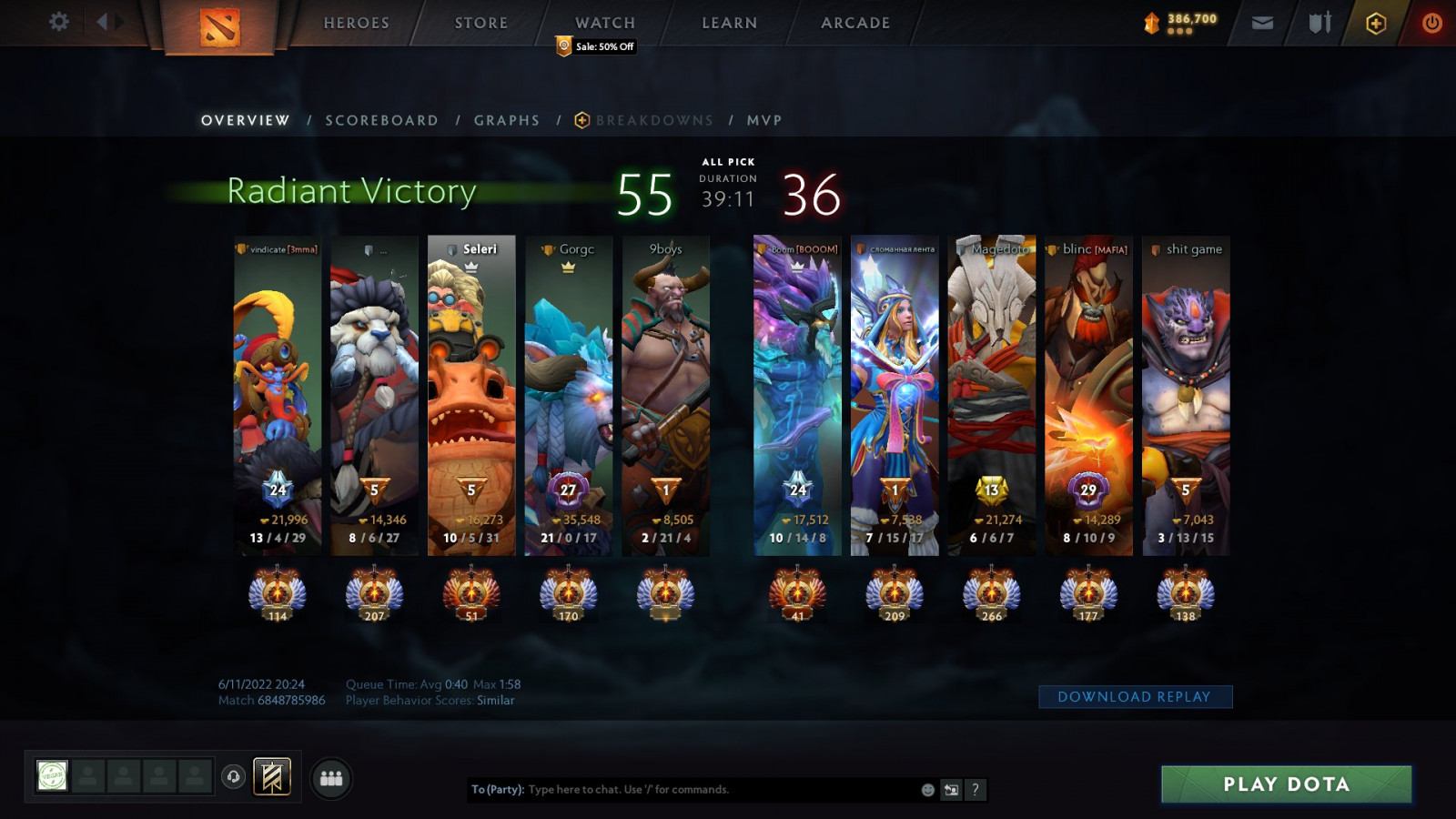This screenshot has height=819, width=1456.
Task: Open the settings gear menu
Action: click(59, 22)
